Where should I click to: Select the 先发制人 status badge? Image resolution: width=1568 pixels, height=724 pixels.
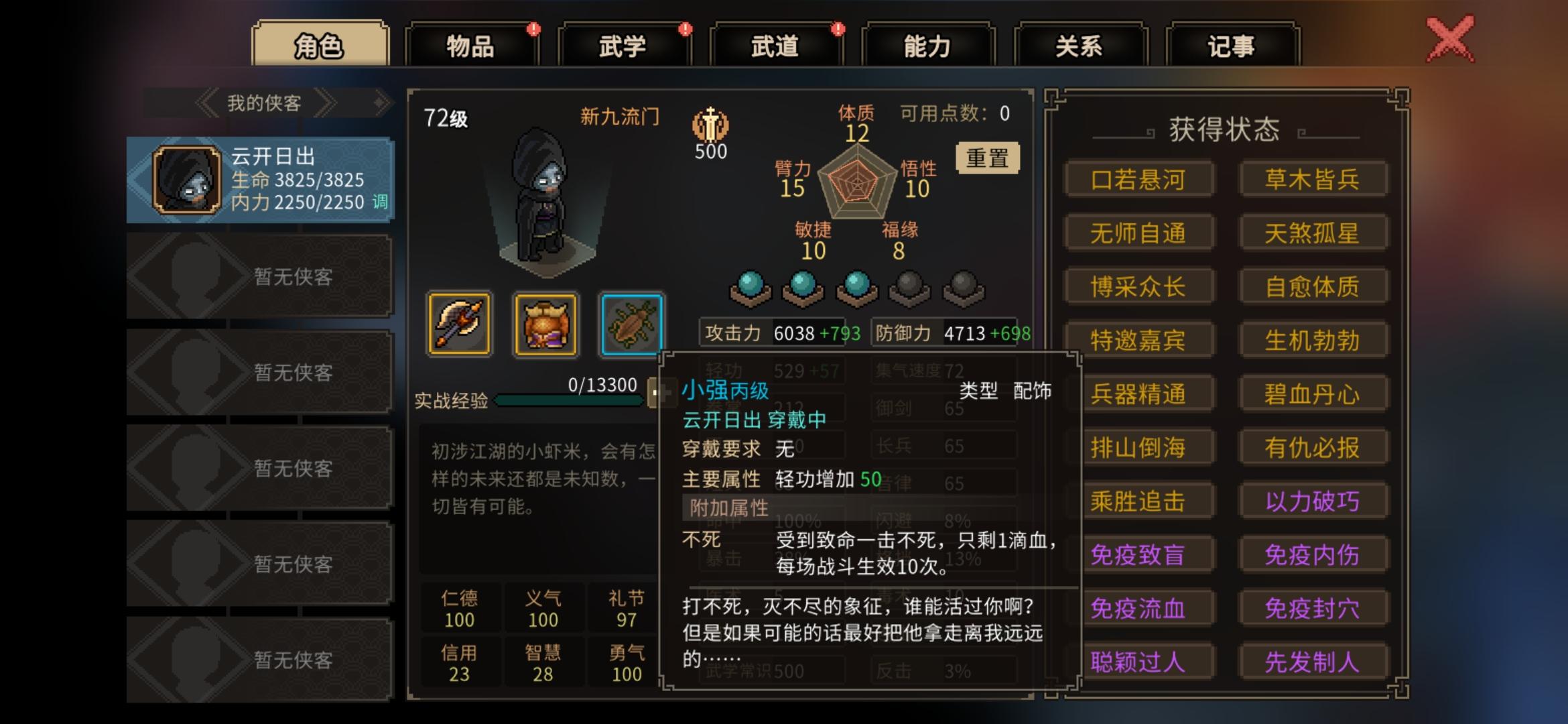click(1313, 662)
